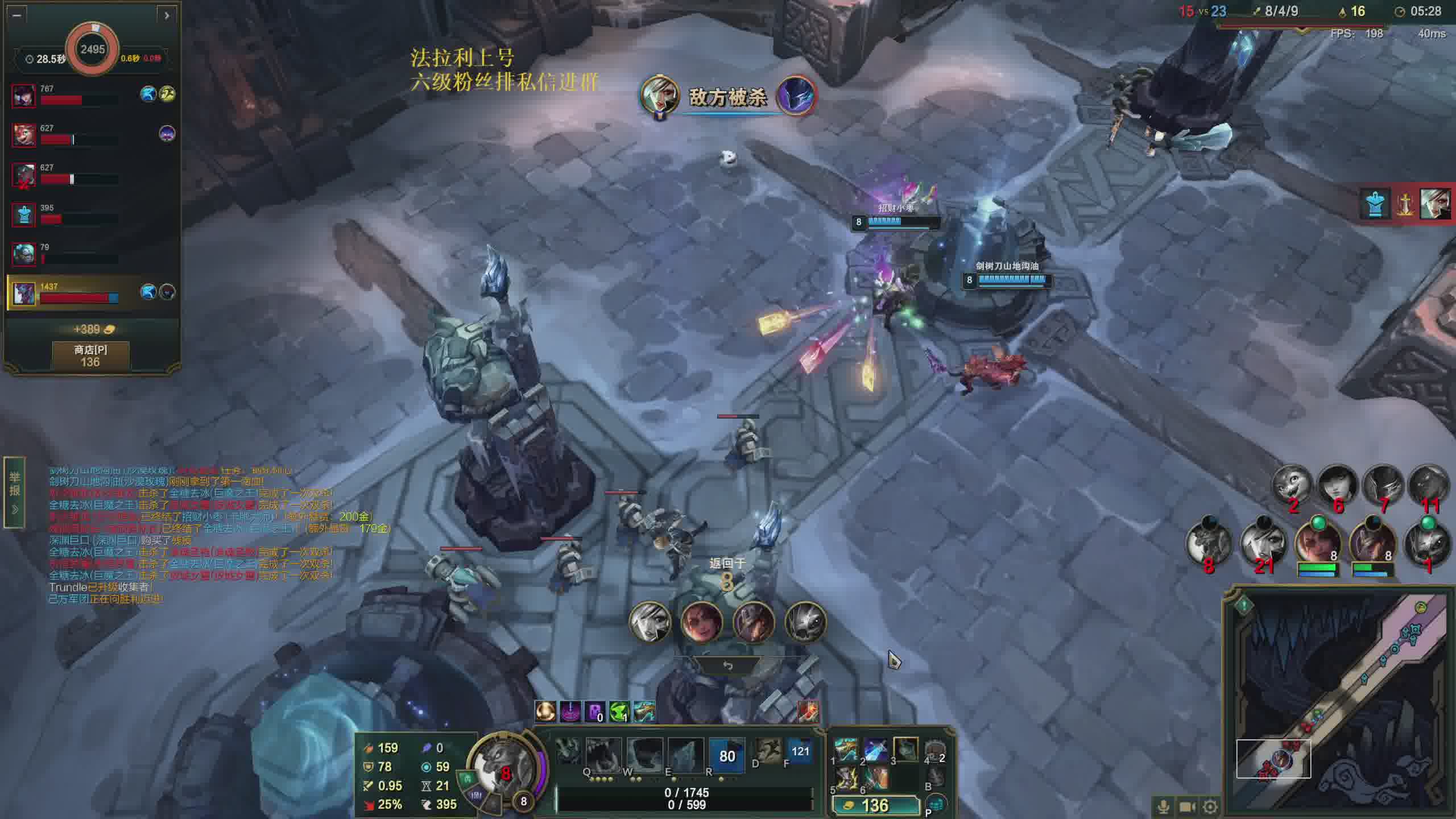
Task: Click the boots item in slot 5
Action: click(x=846, y=778)
